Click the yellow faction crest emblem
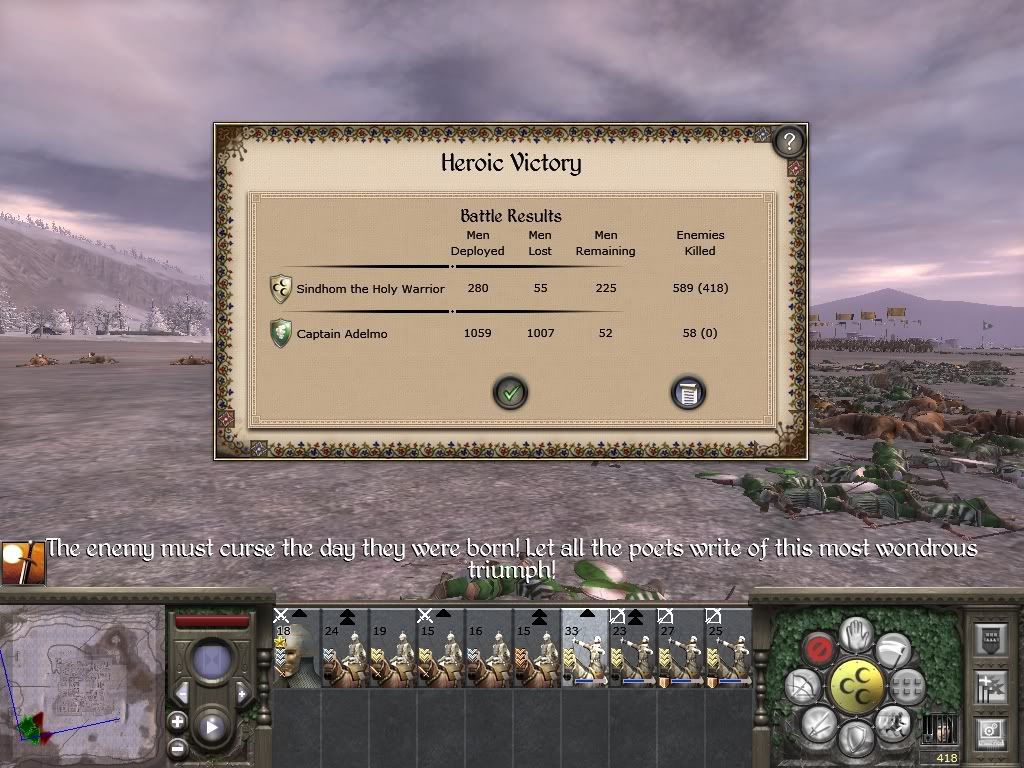 tap(857, 686)
